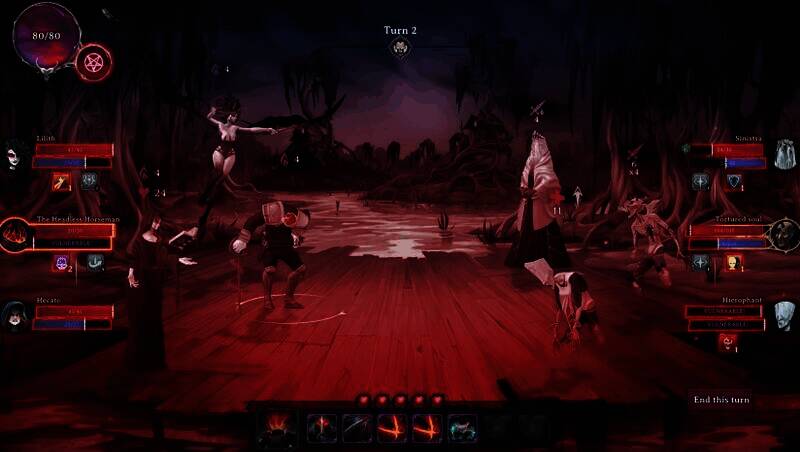Click the pentagram icon near the health orb
The width and height of the screenshot is (800, 452).
click(94, 62)
